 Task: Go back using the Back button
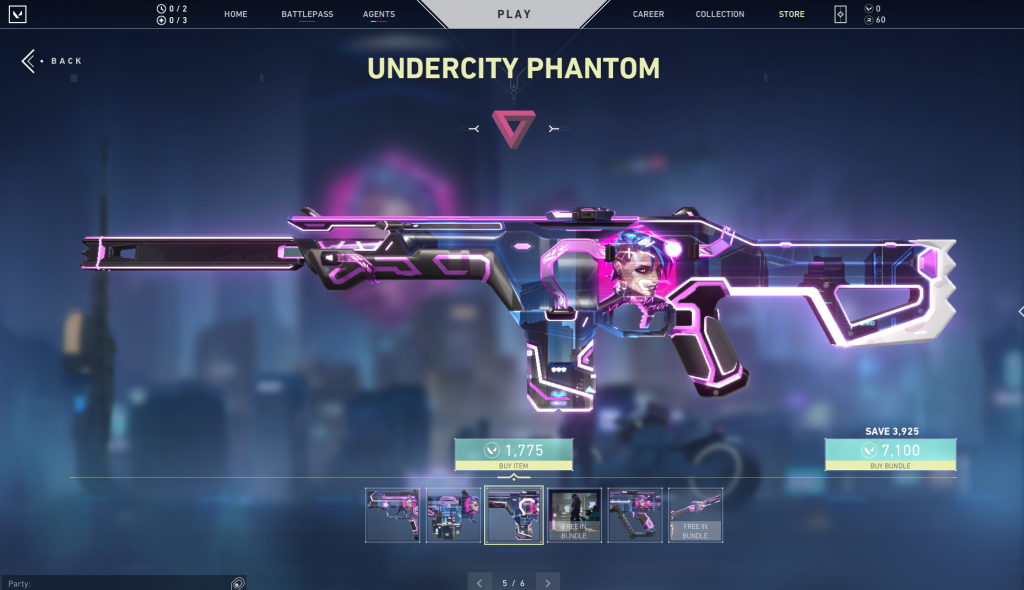(x=52, y=61)
